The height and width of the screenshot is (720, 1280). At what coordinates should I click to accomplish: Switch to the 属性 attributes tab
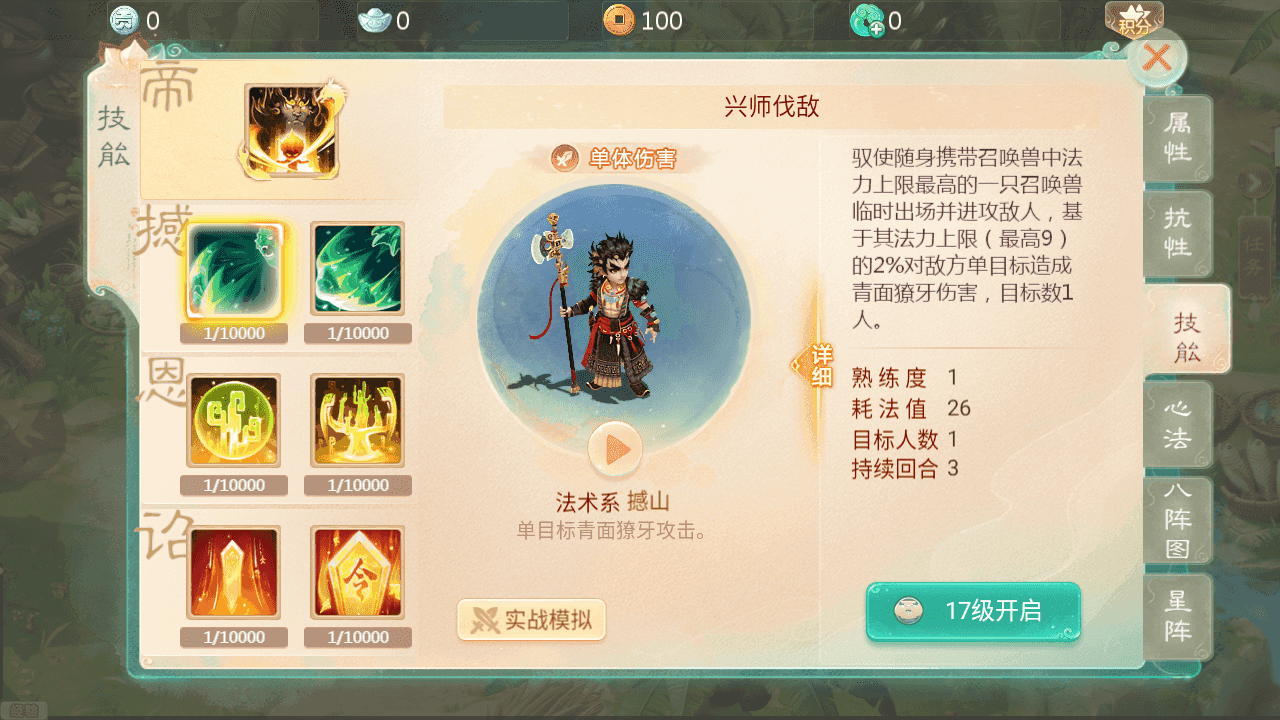click(x=1178, y=140)
